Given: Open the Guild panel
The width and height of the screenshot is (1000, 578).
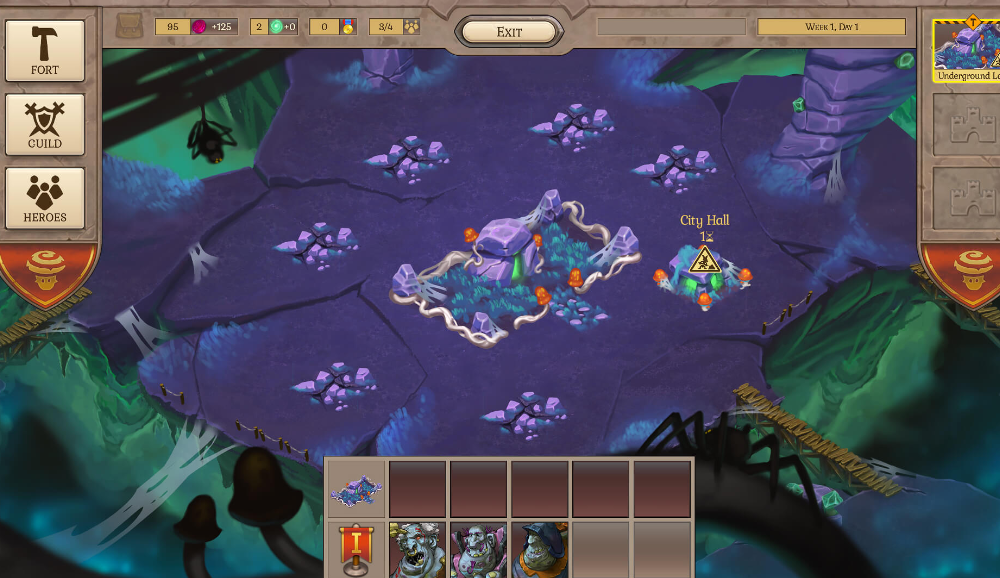Looking at the screenshot, I should pos(45,125).
